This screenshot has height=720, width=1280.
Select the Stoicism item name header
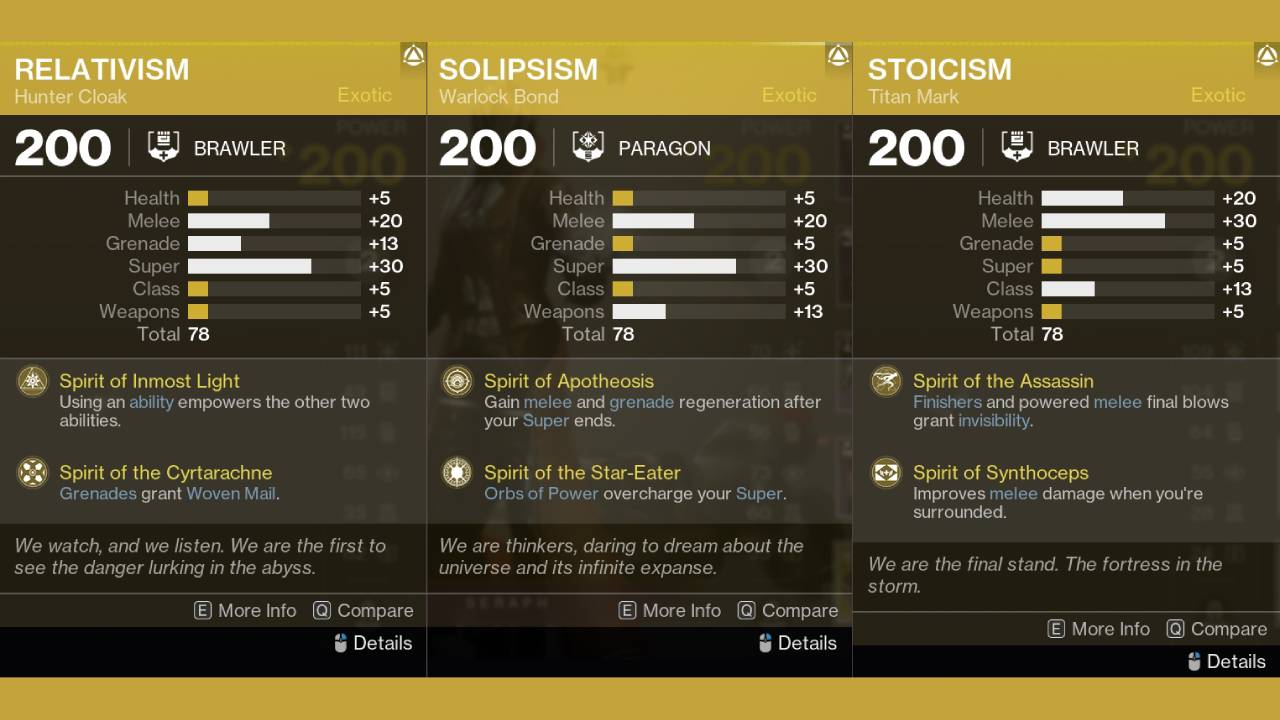pos(942,70)
